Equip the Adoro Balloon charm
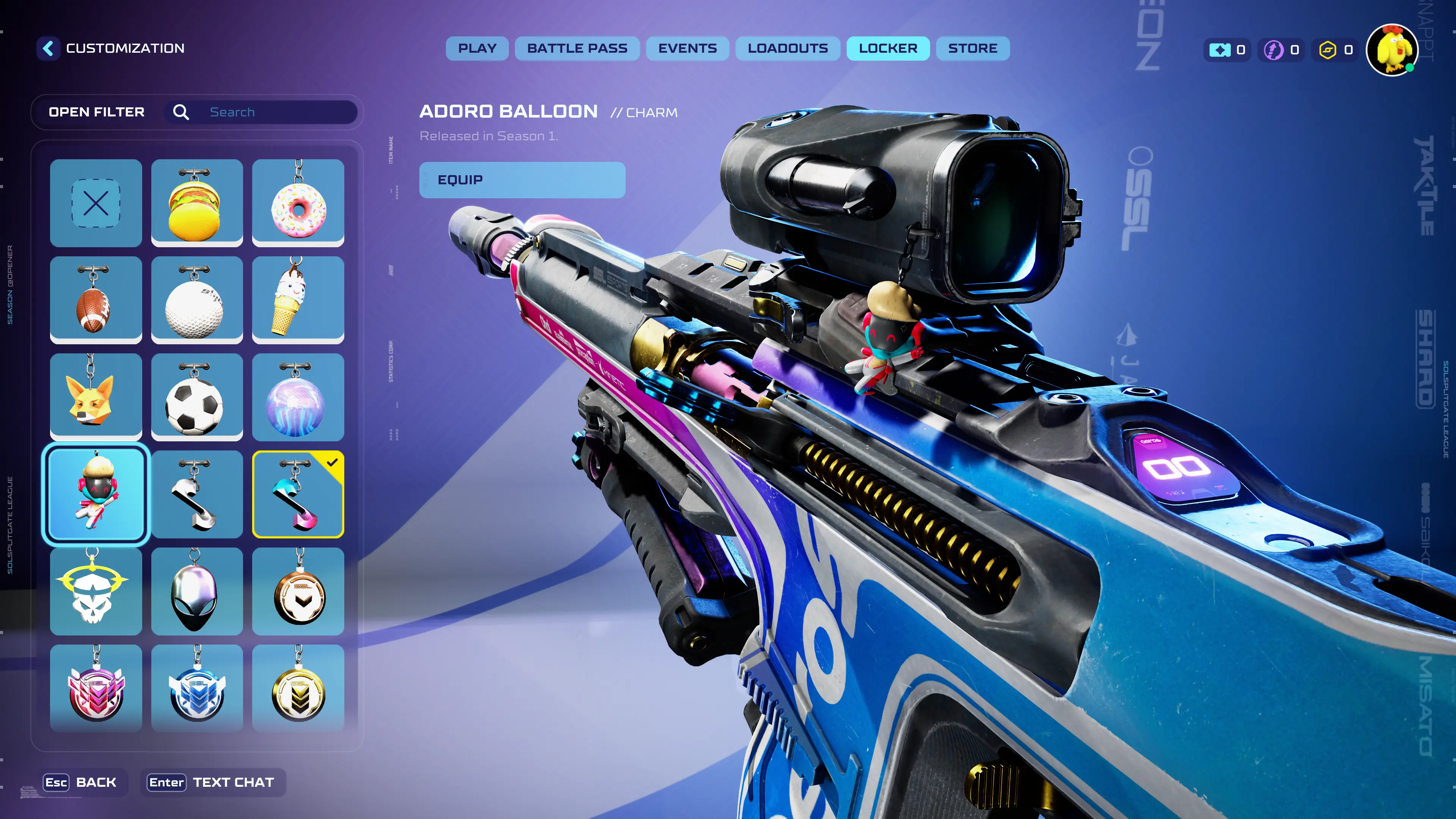 pyautogui.click(x=522, y=180)
